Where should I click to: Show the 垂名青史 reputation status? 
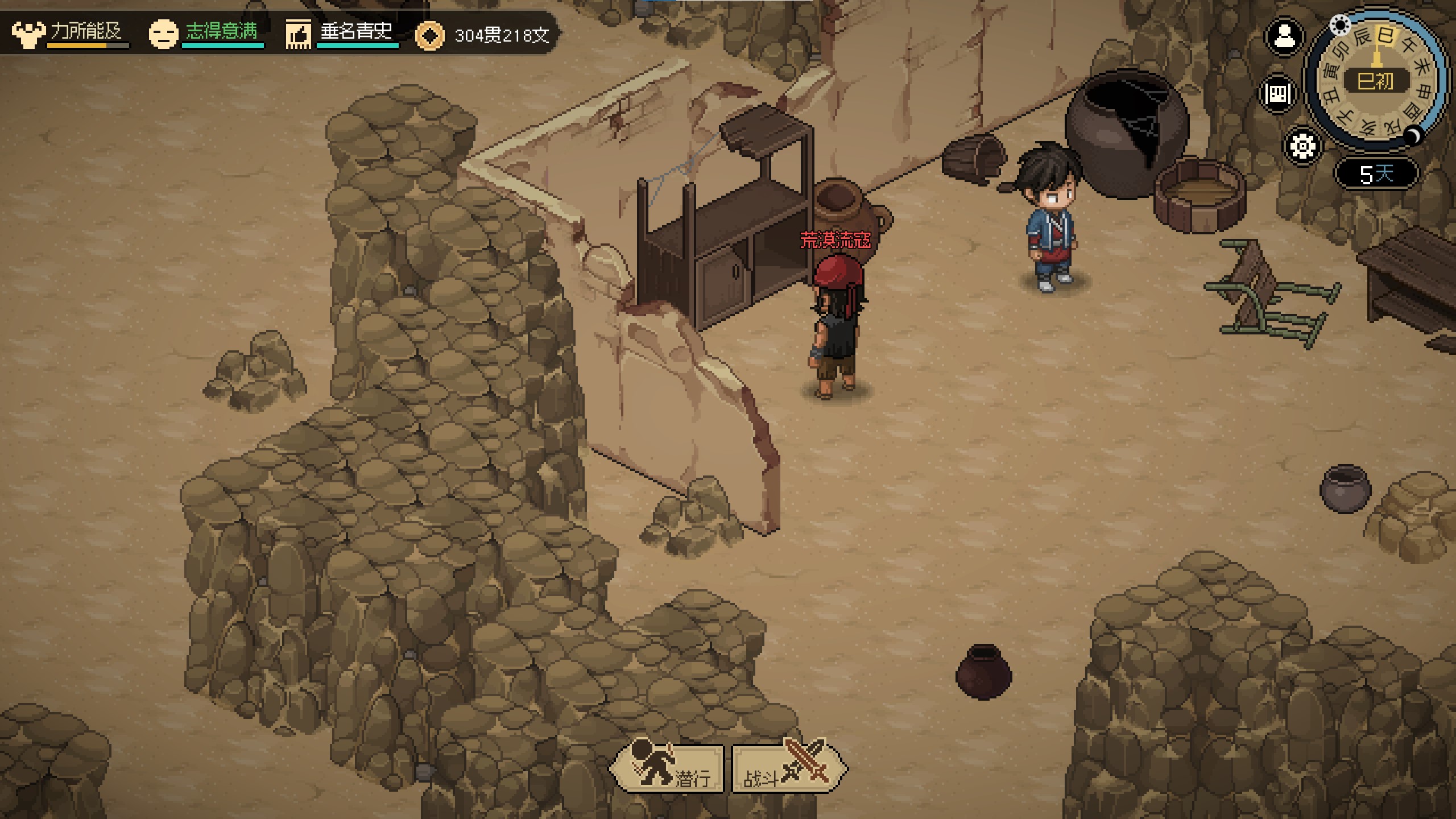[x=341, y=33]
